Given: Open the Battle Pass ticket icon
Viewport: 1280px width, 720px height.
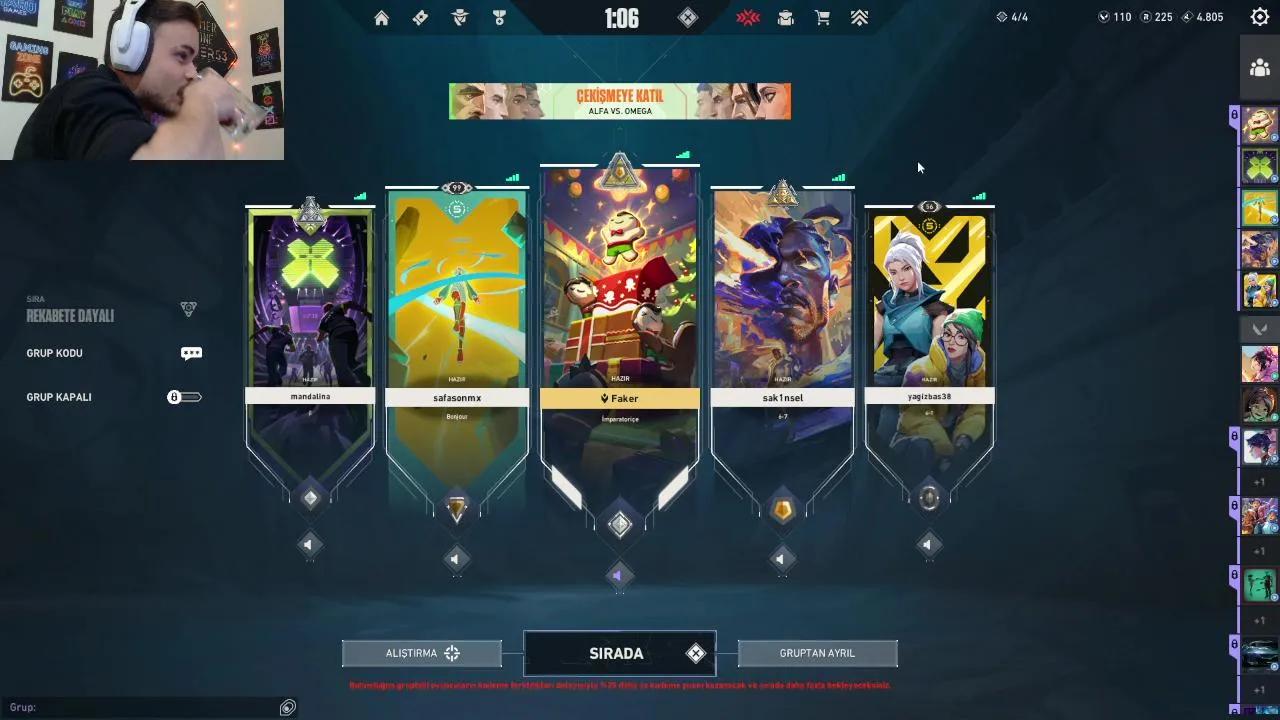Looking at the screenshot, I should click(x=420, y=17).
